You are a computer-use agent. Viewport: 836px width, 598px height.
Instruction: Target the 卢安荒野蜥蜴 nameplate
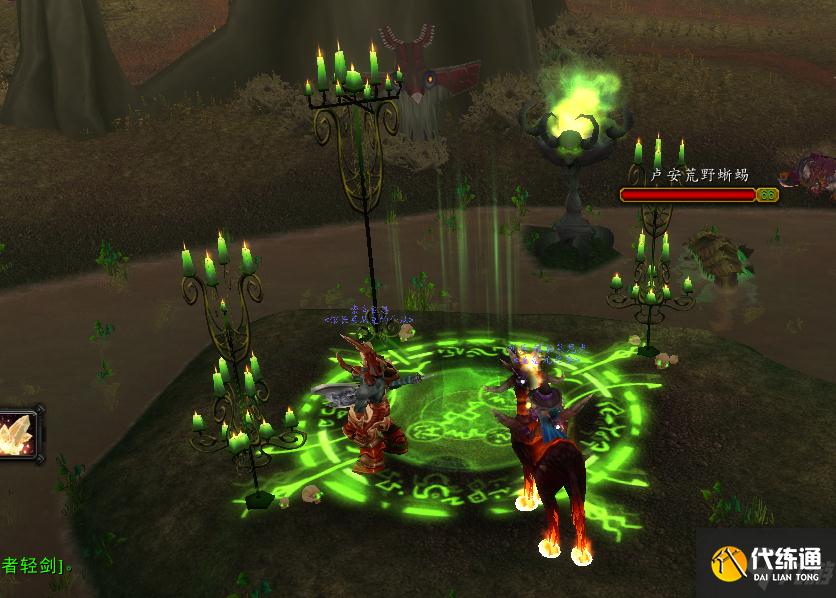pos(698,175)
